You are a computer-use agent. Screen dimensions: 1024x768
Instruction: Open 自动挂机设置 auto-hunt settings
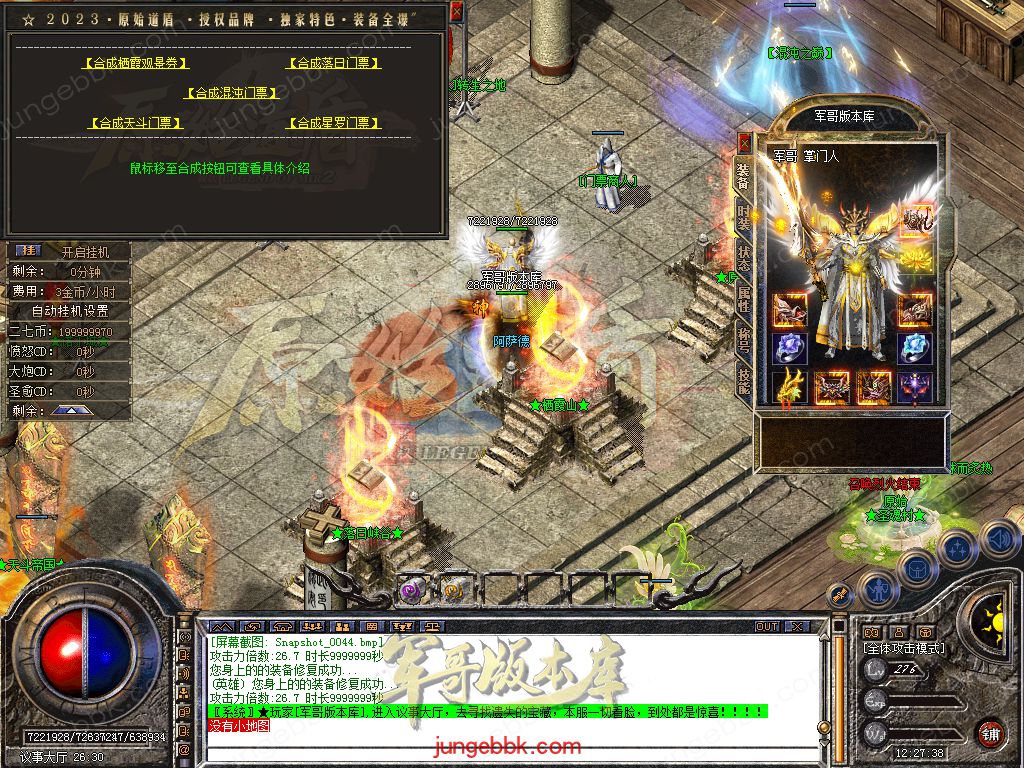(x=70, y=311)
